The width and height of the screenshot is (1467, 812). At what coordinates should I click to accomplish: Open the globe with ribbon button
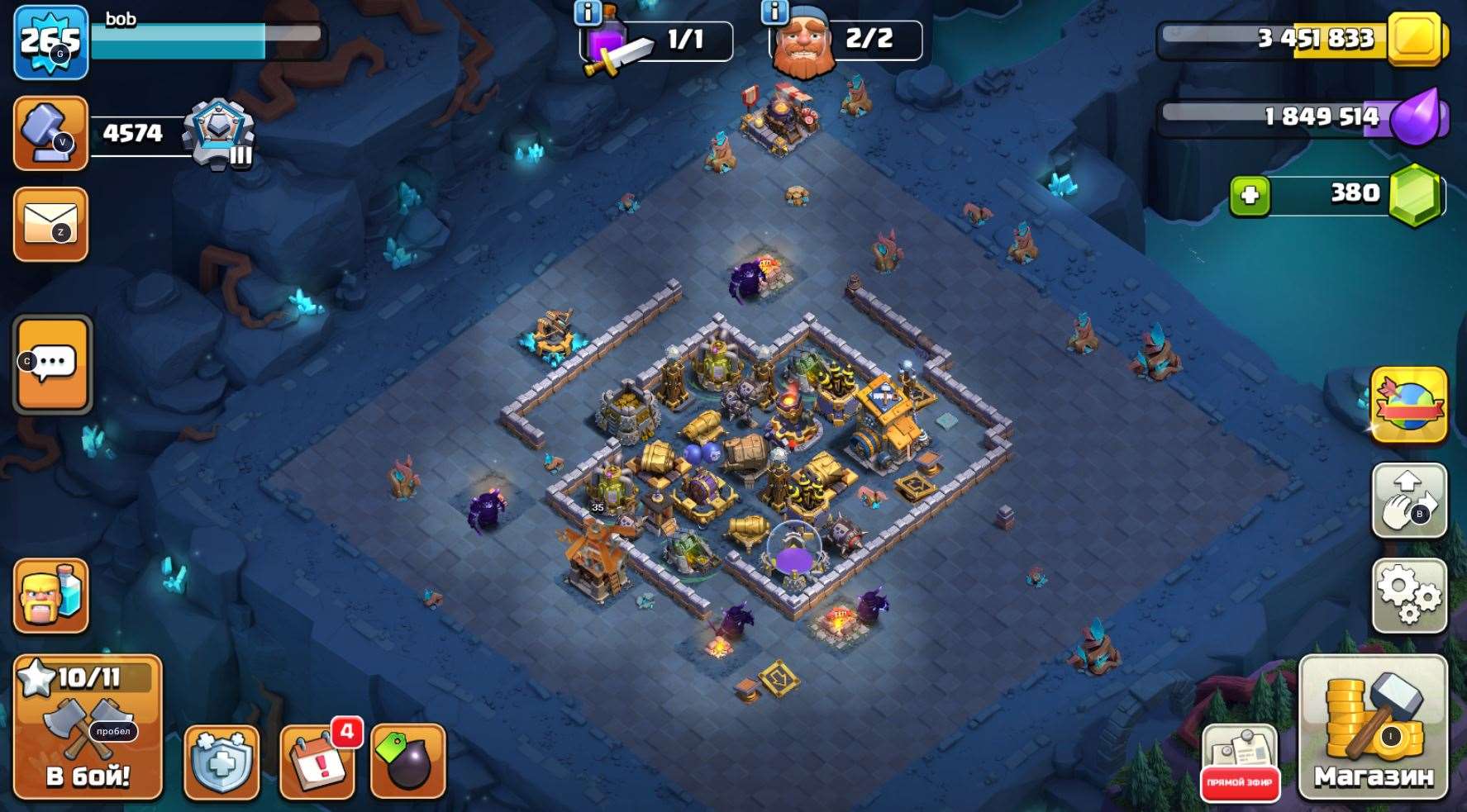(1408, 405)
